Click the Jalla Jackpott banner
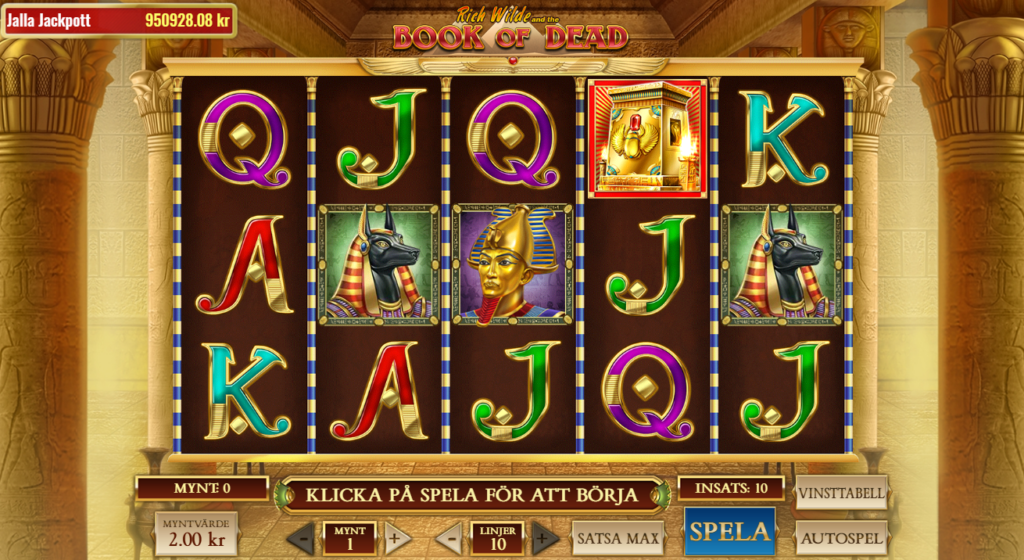Image resolution: width=1024 pixels, height=560 pixels. tap(119, 20)
